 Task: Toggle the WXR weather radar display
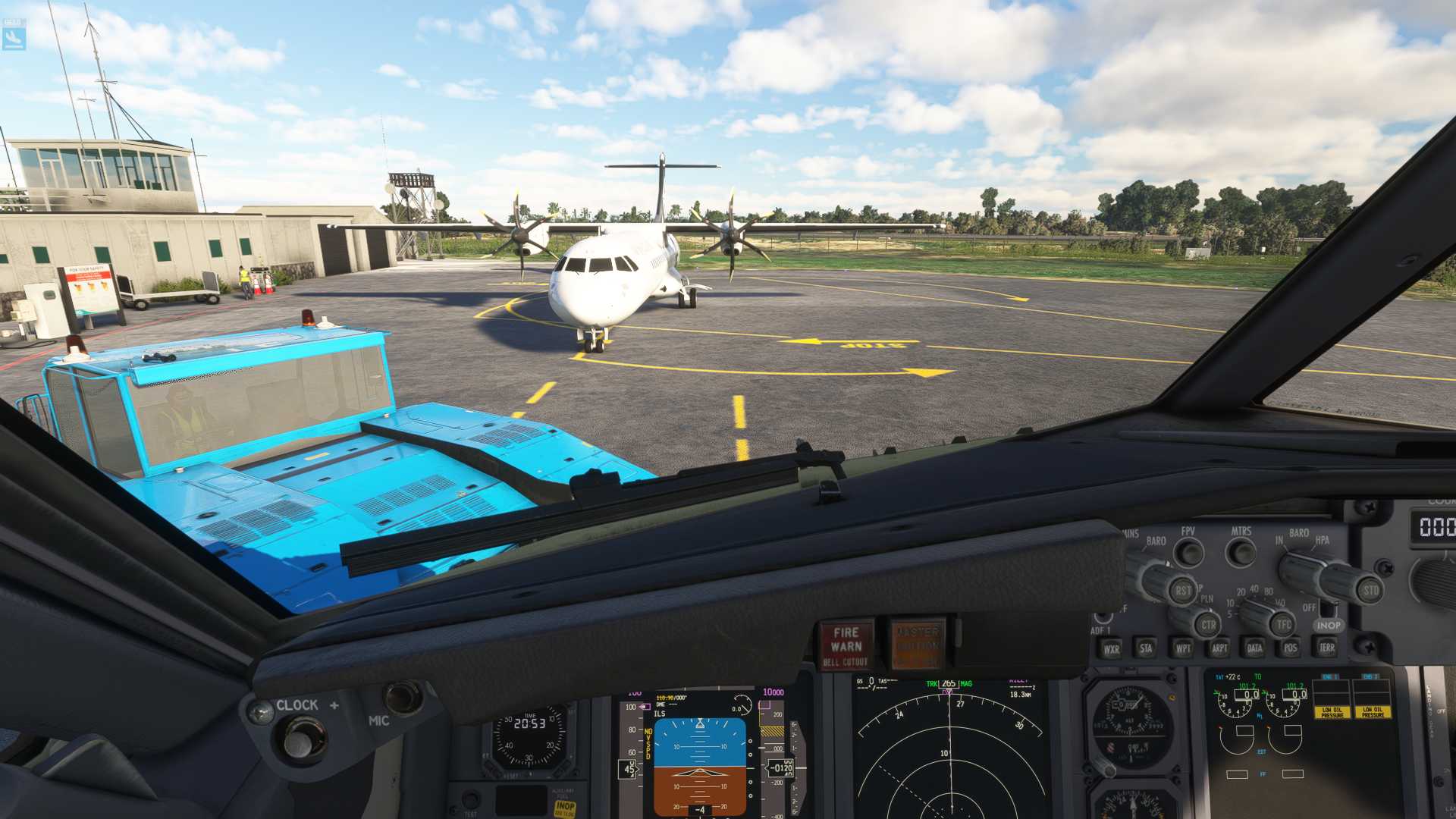(x=1113, y=650)
